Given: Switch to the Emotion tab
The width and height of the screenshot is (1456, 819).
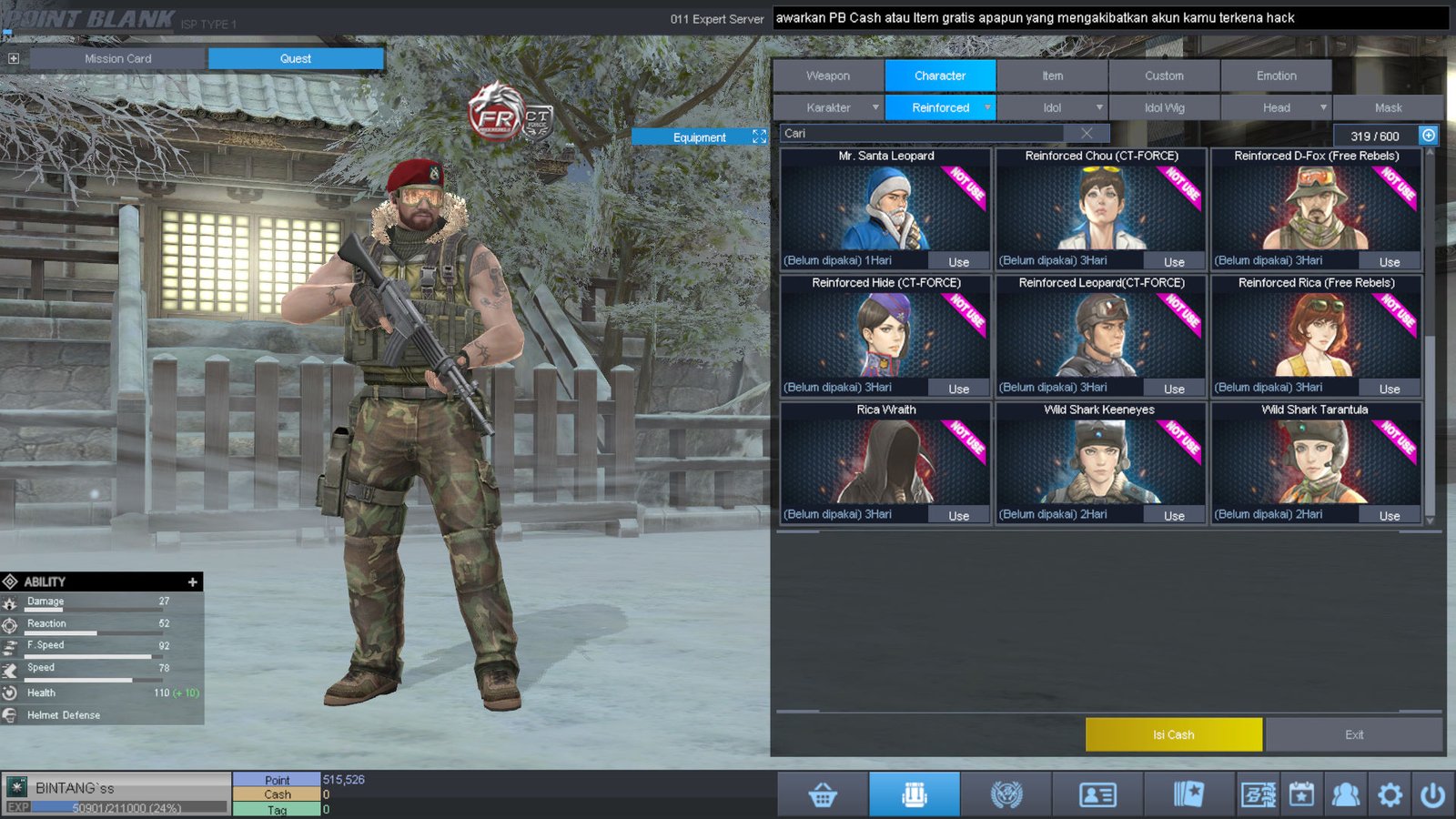Looking at the screenshot, I should (x=1276, y=76).
